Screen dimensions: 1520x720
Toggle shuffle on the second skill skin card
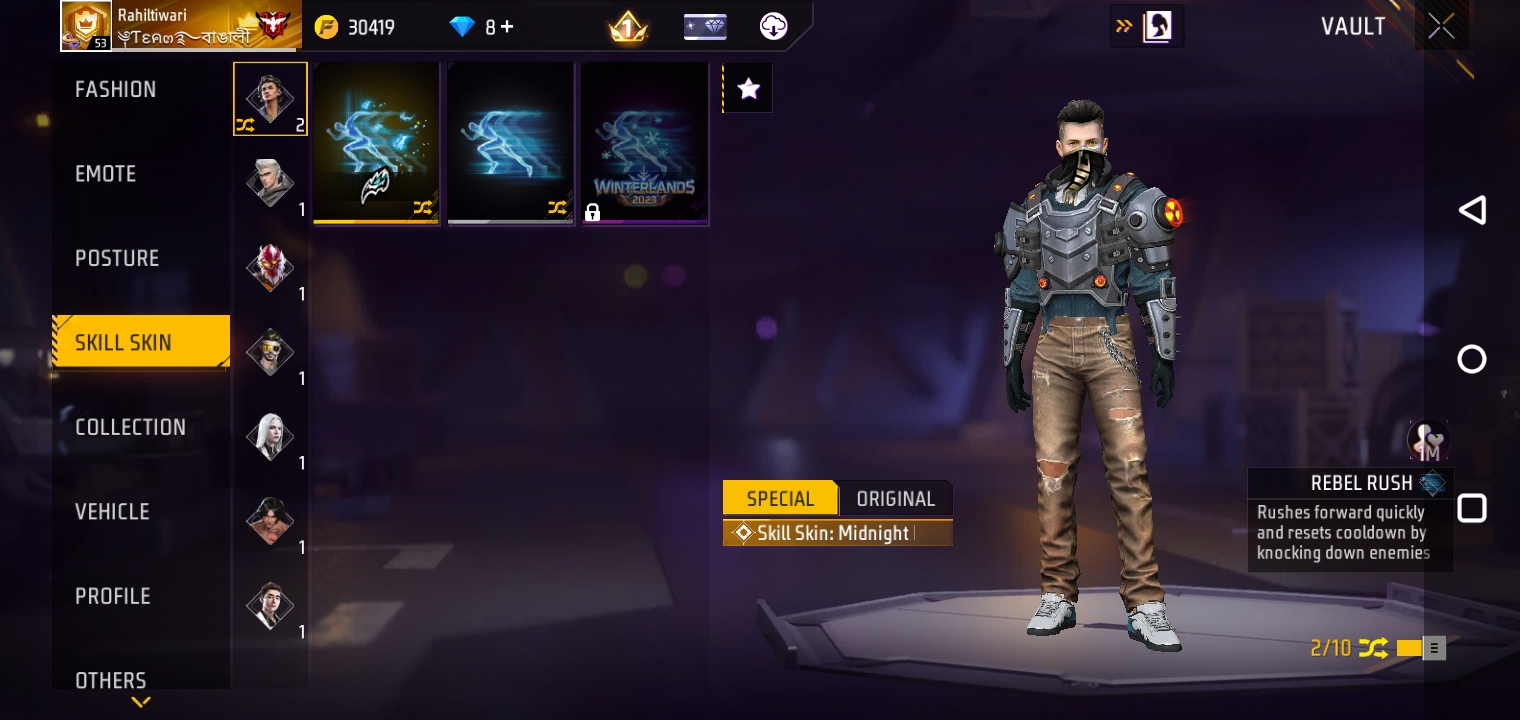pyautogui.click(x=557, y=207)
